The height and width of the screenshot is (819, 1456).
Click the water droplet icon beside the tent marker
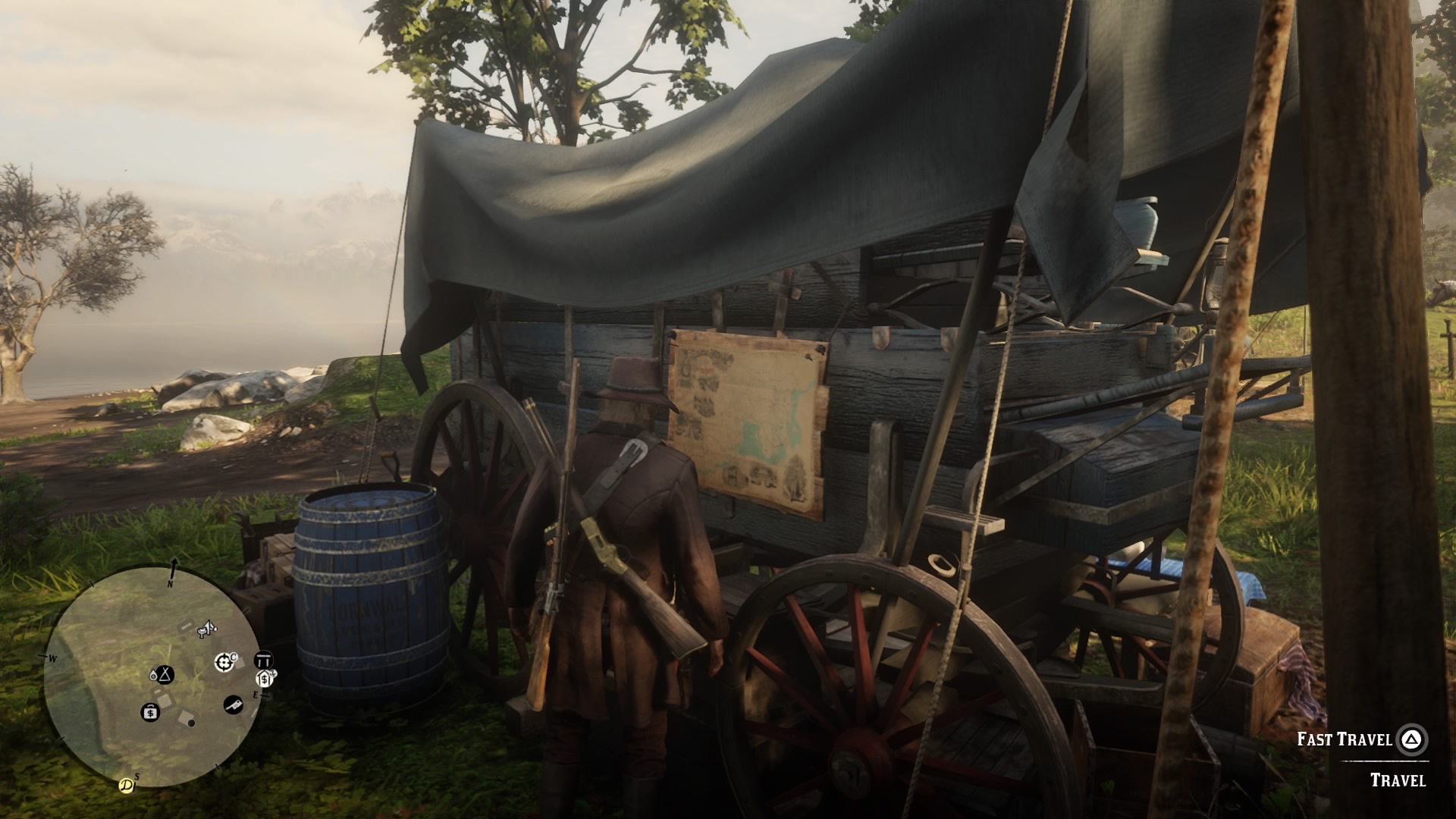(155, 675)
